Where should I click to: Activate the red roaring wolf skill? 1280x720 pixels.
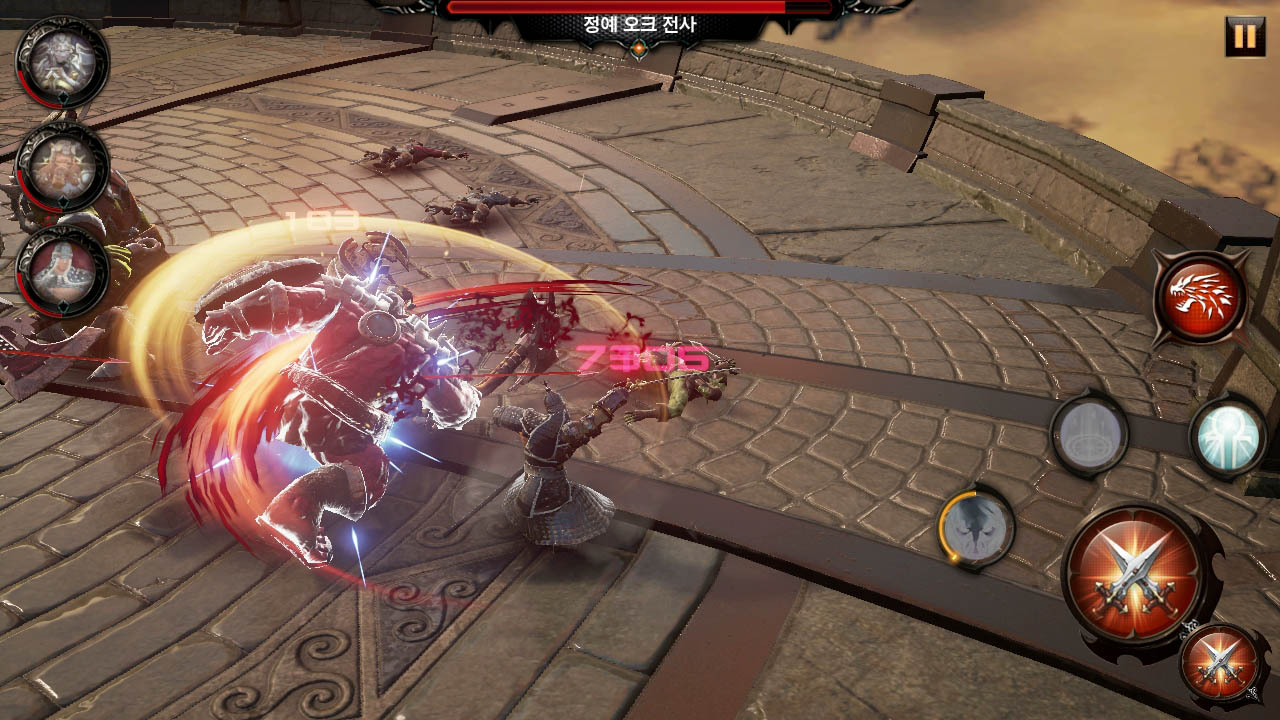pos(1199,297)
